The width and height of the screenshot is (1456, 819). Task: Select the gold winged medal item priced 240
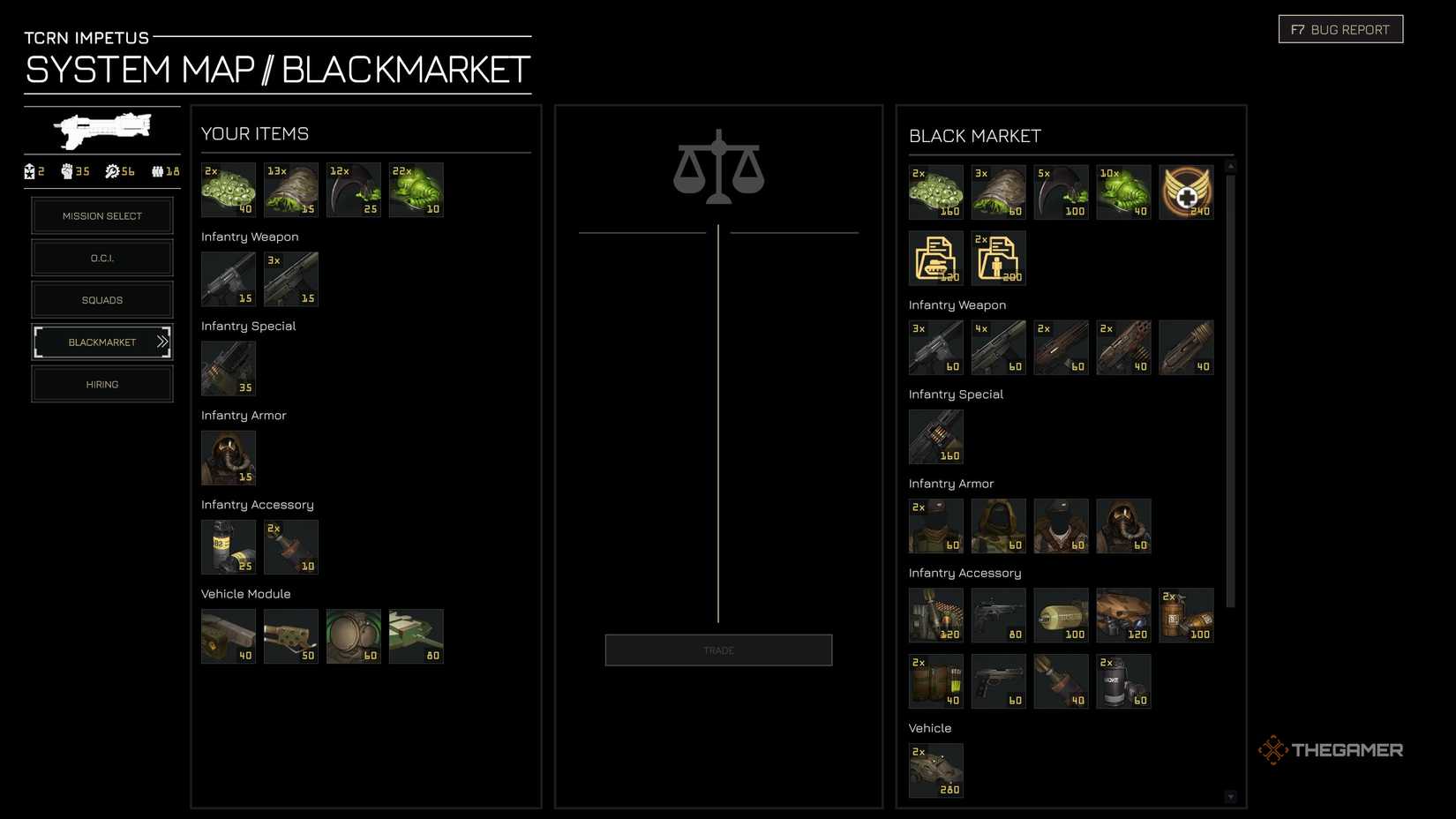[1186, 192]
